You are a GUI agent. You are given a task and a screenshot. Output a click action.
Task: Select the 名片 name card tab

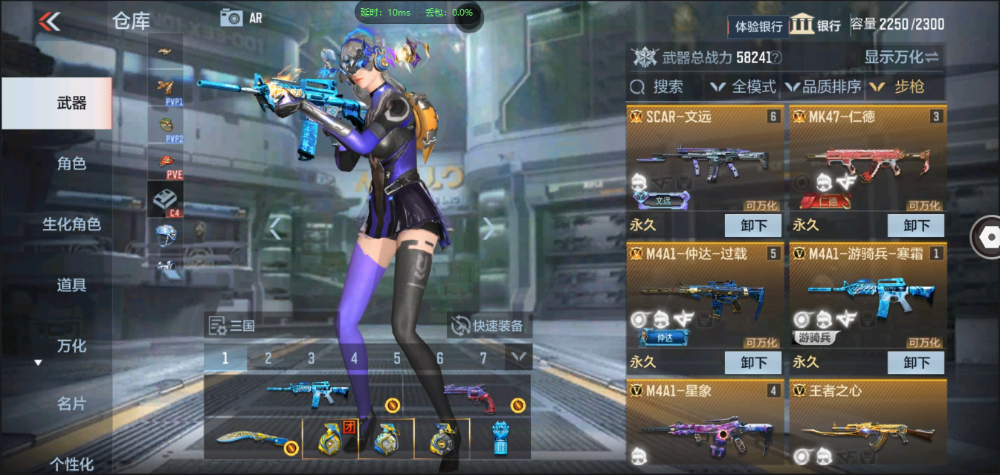[x=71, y=404]
